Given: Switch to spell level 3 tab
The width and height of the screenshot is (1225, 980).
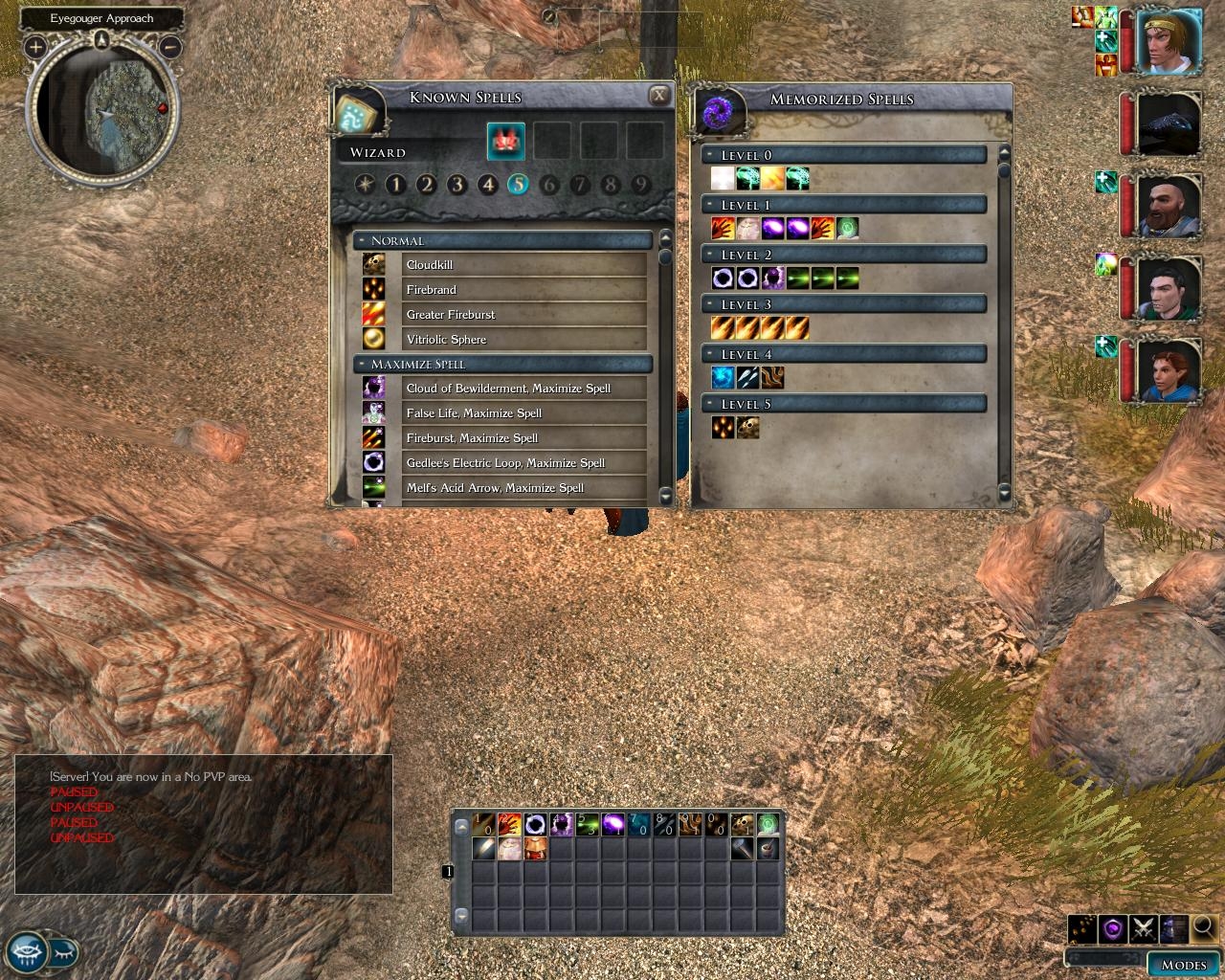Looking at the screenshot, I should pyautogui.click(x=457, y=185).
